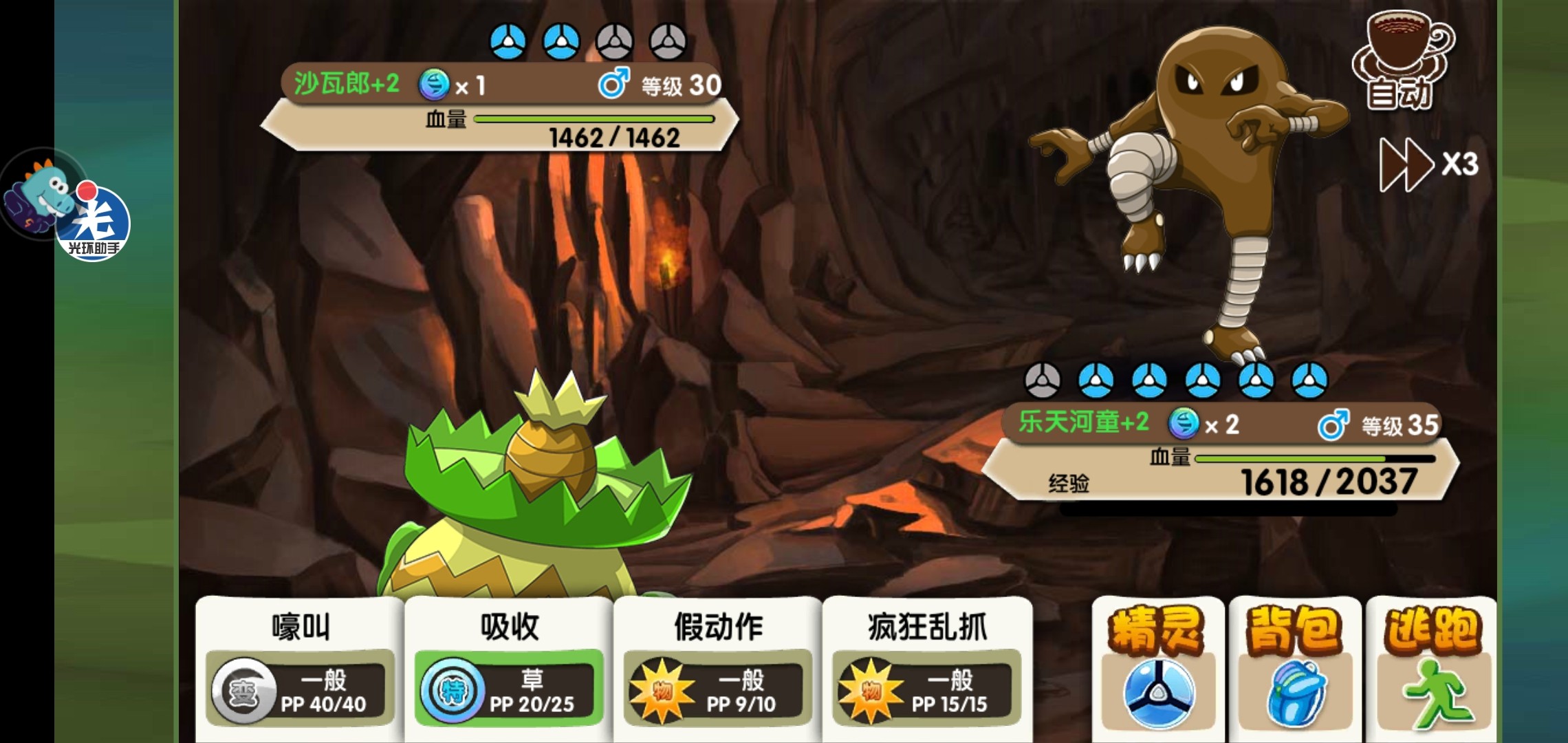Use the 嚎叫 move
Screen dimensions: 1568x743
[x=301, y=667]
